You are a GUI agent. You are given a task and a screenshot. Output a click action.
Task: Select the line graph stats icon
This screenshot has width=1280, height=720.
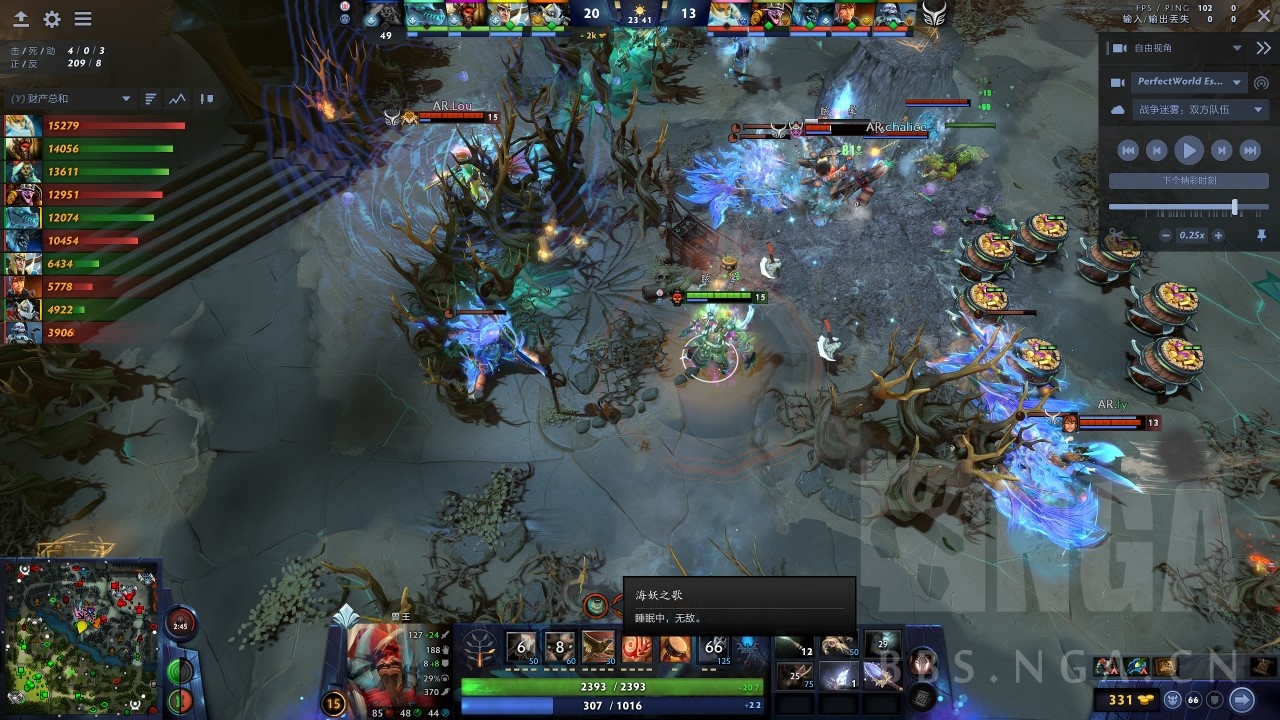[x=178, y=99]
